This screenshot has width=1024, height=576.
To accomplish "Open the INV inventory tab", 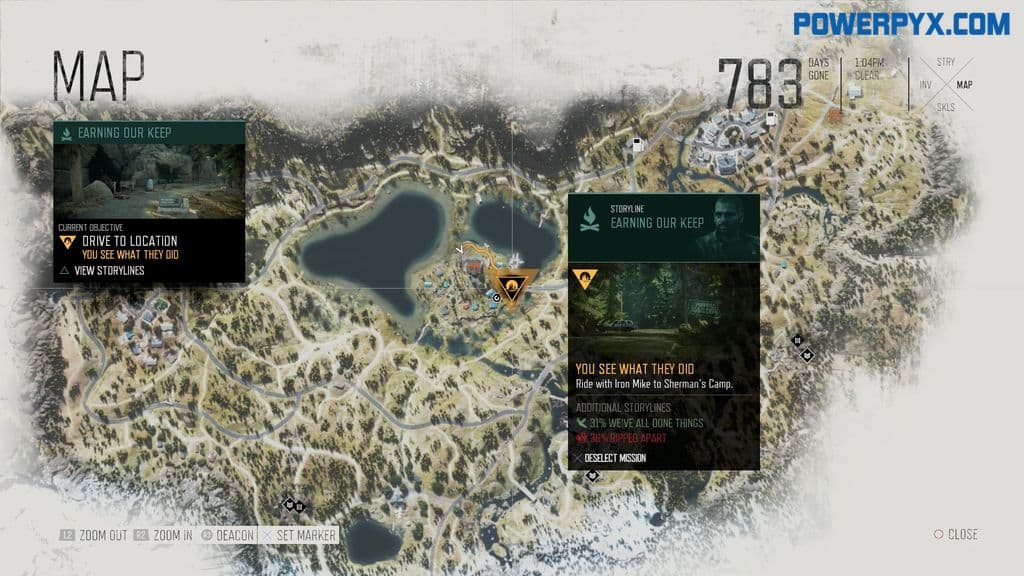I will tap(925, 85).
